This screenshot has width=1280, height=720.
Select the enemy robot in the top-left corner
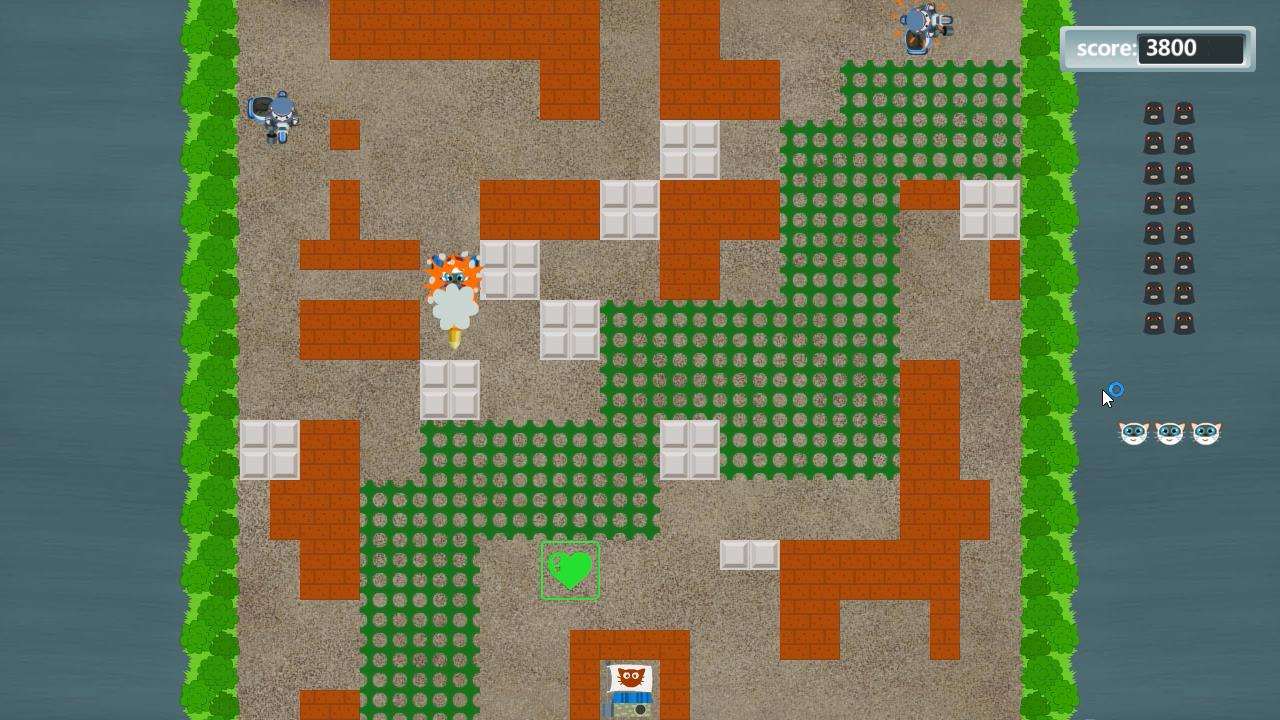pos(272,116)
